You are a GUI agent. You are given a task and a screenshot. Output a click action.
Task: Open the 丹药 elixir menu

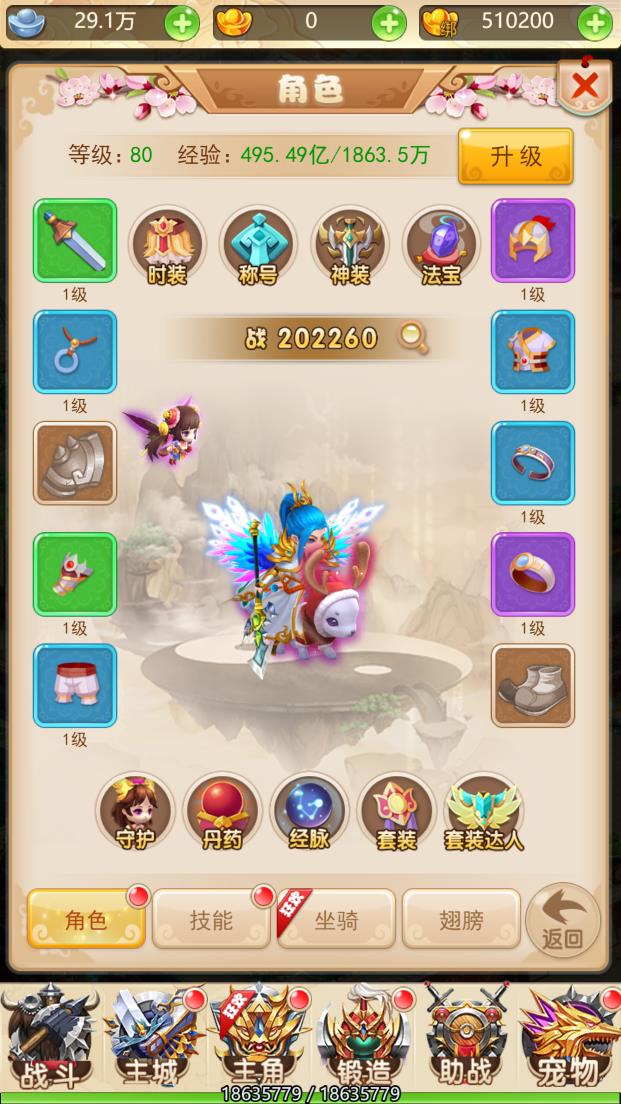[222, 812]
